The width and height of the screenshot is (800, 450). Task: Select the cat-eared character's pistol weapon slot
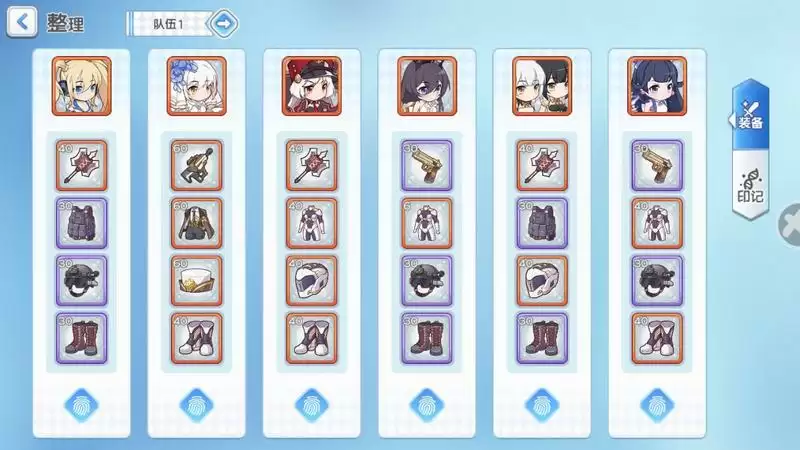pos(427,166)
